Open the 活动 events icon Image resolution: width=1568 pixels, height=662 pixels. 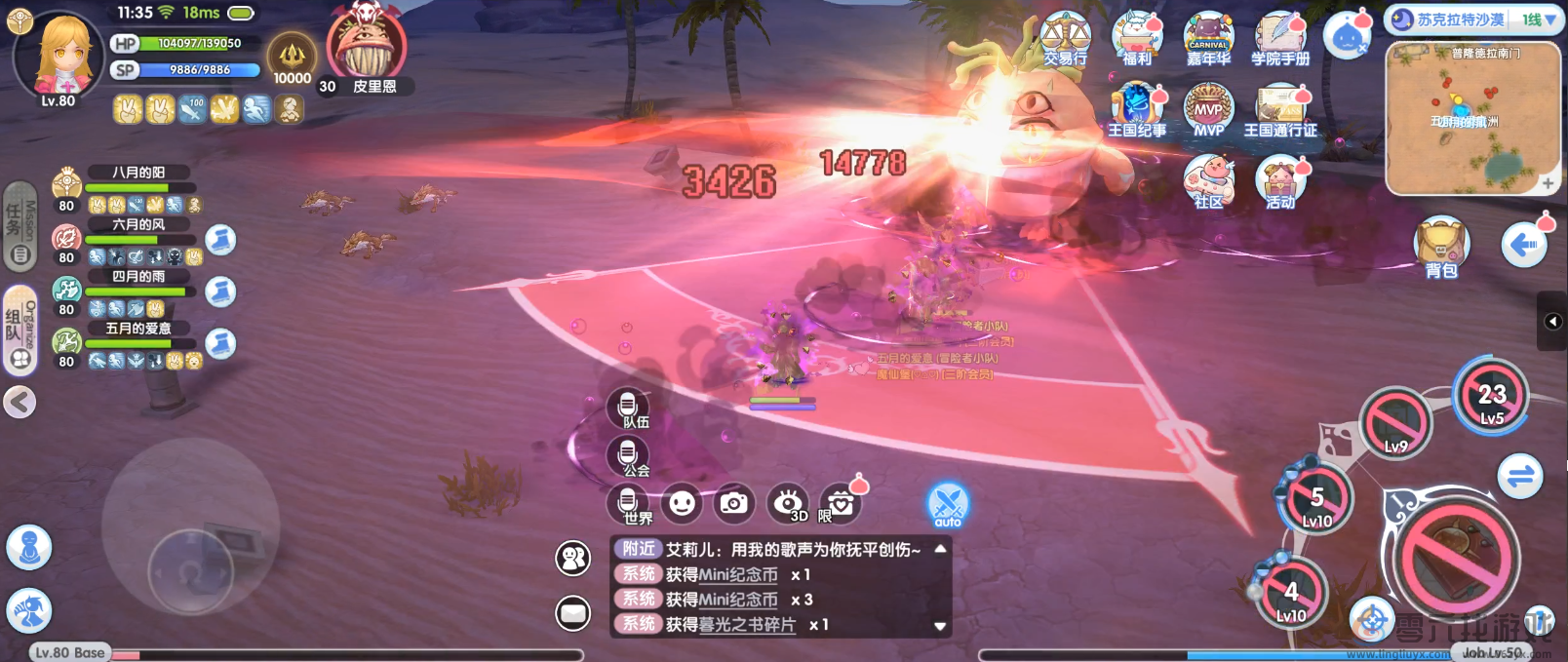click(1280, 181)
